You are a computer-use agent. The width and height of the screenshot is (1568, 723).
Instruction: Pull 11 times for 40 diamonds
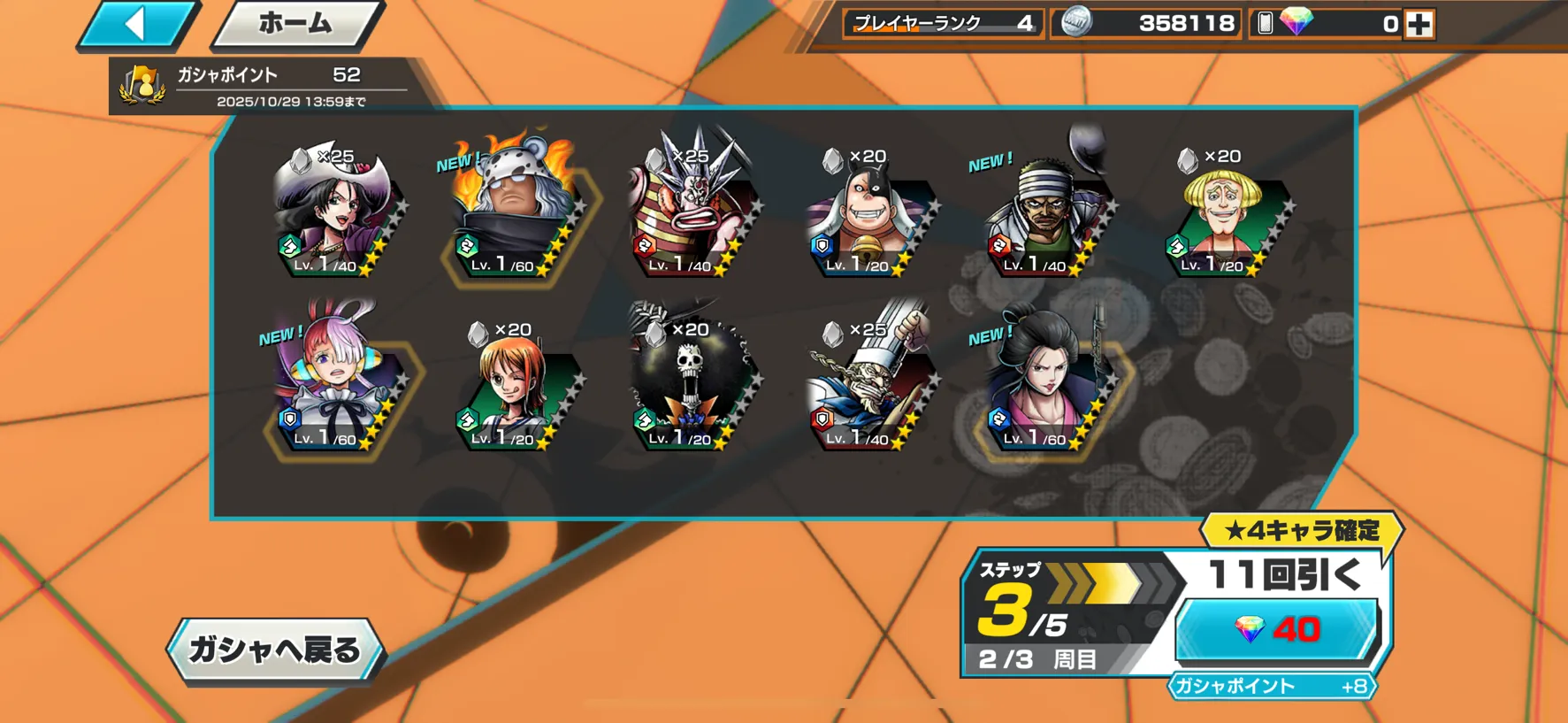coord(1276,630)
